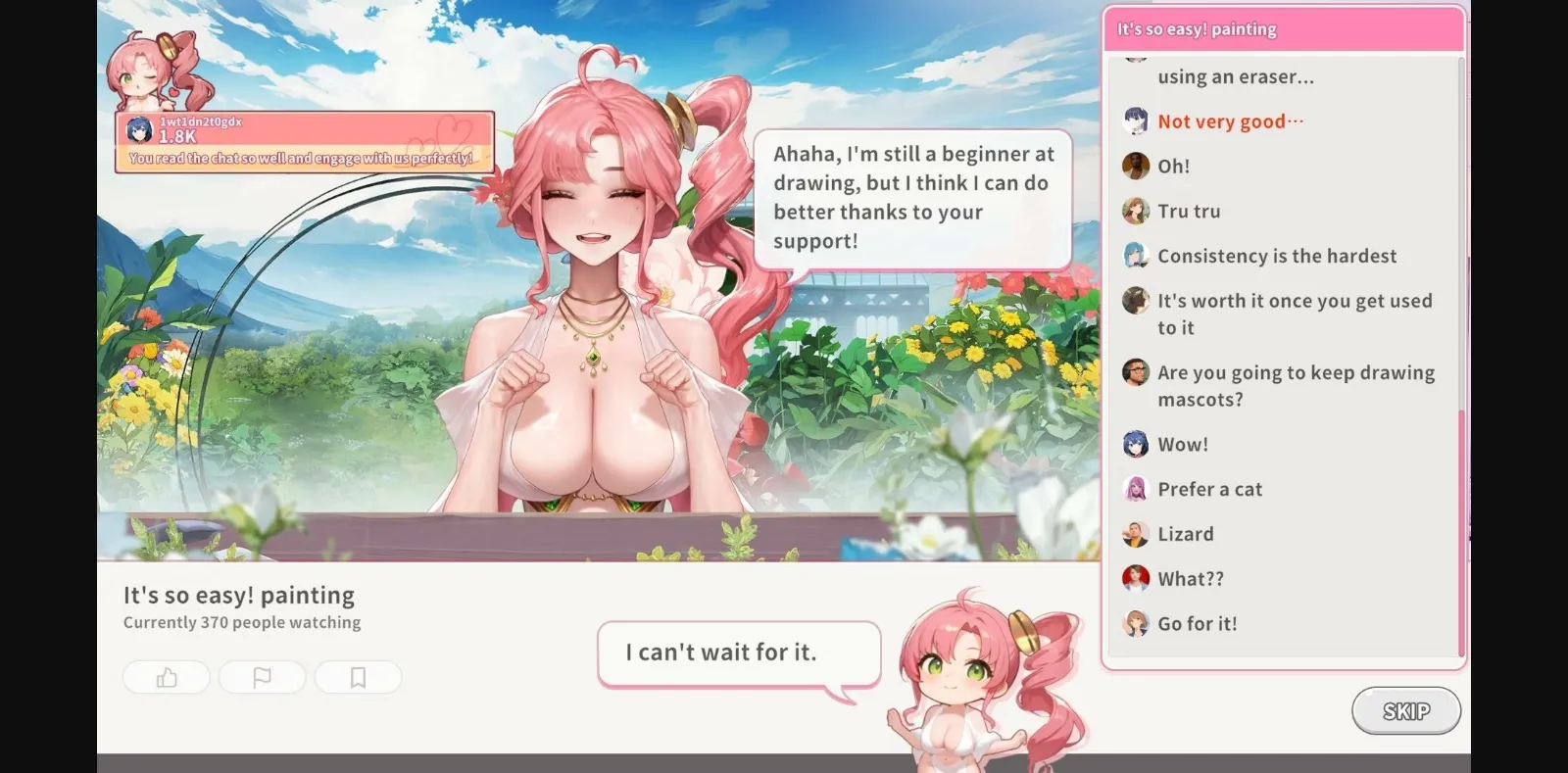Click the avatar next to 'Wow!'
Image resolution: width=1568 pixels, height=773 pixels.
click(1136, 444)
